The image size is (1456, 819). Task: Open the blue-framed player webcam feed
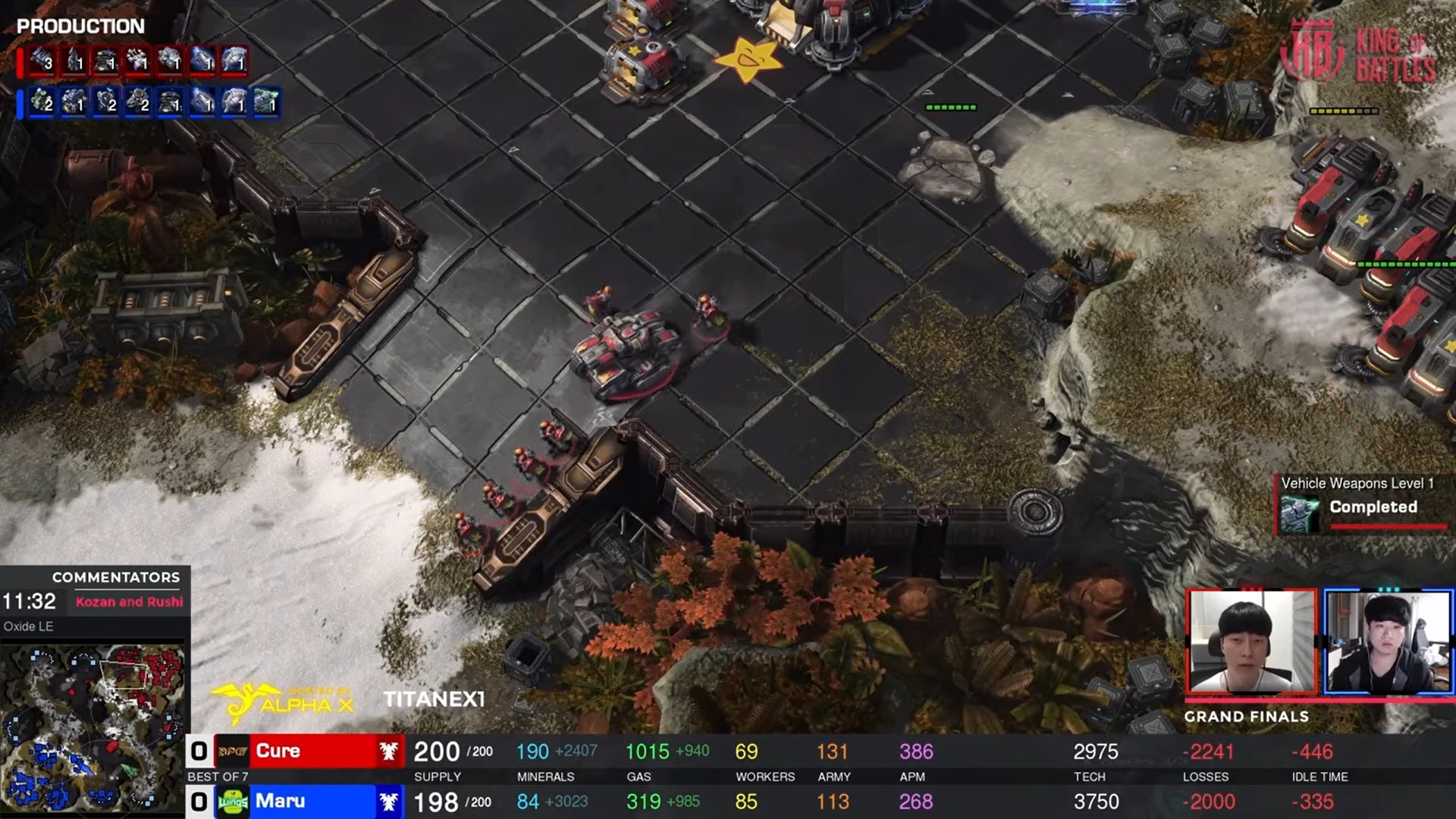point(1389,642)
